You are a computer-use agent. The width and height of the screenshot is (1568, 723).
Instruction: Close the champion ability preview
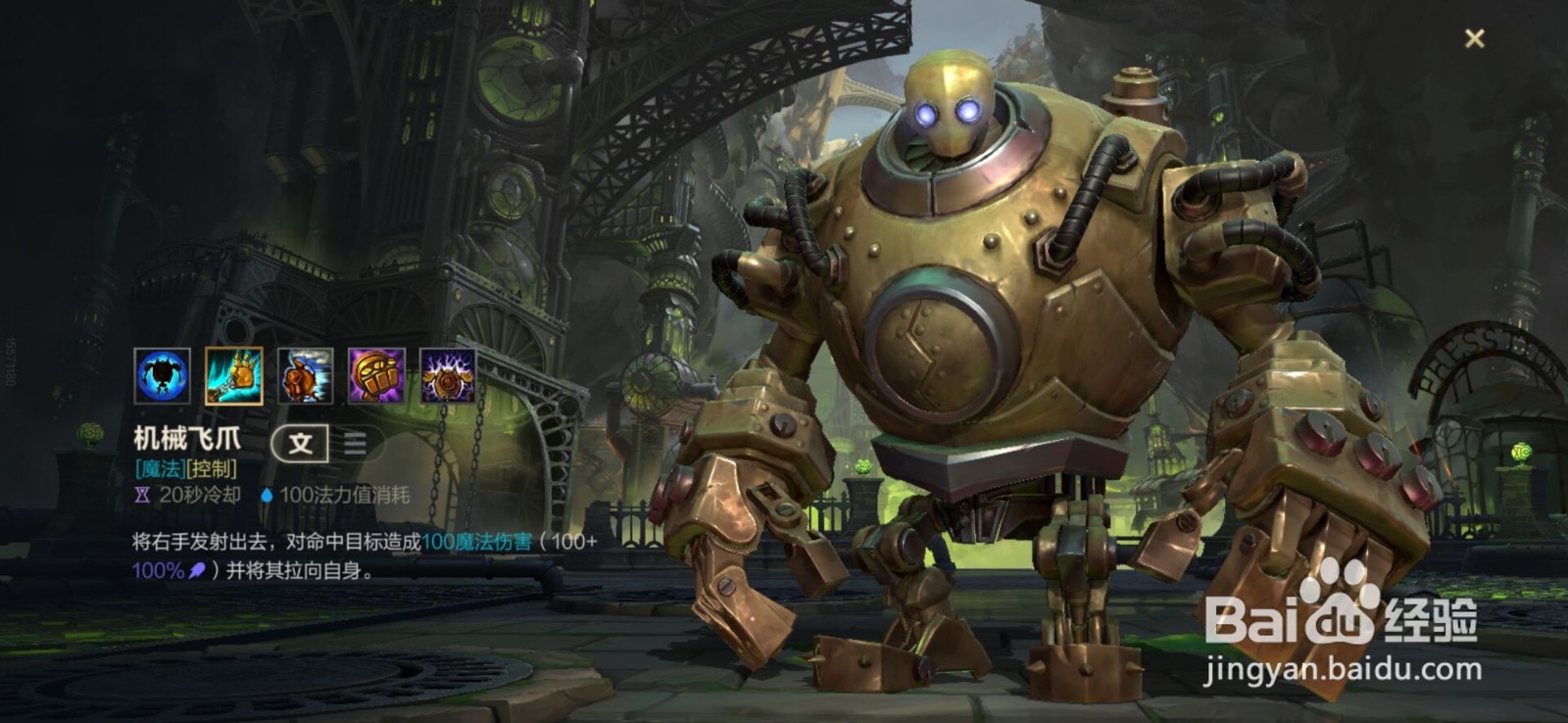[x=1474, y=38]
